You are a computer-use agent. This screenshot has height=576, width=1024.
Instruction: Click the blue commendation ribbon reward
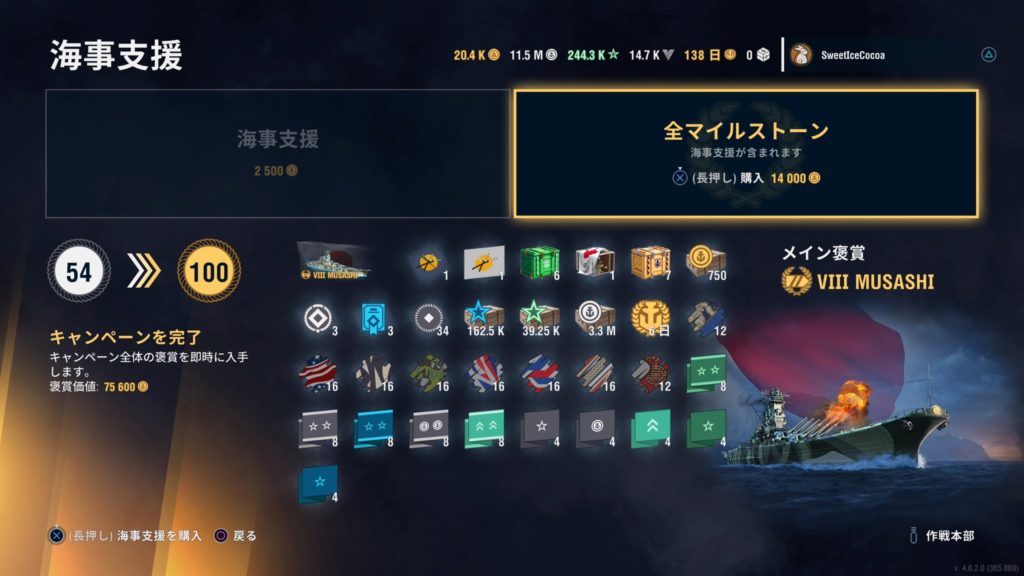[372, 318]
